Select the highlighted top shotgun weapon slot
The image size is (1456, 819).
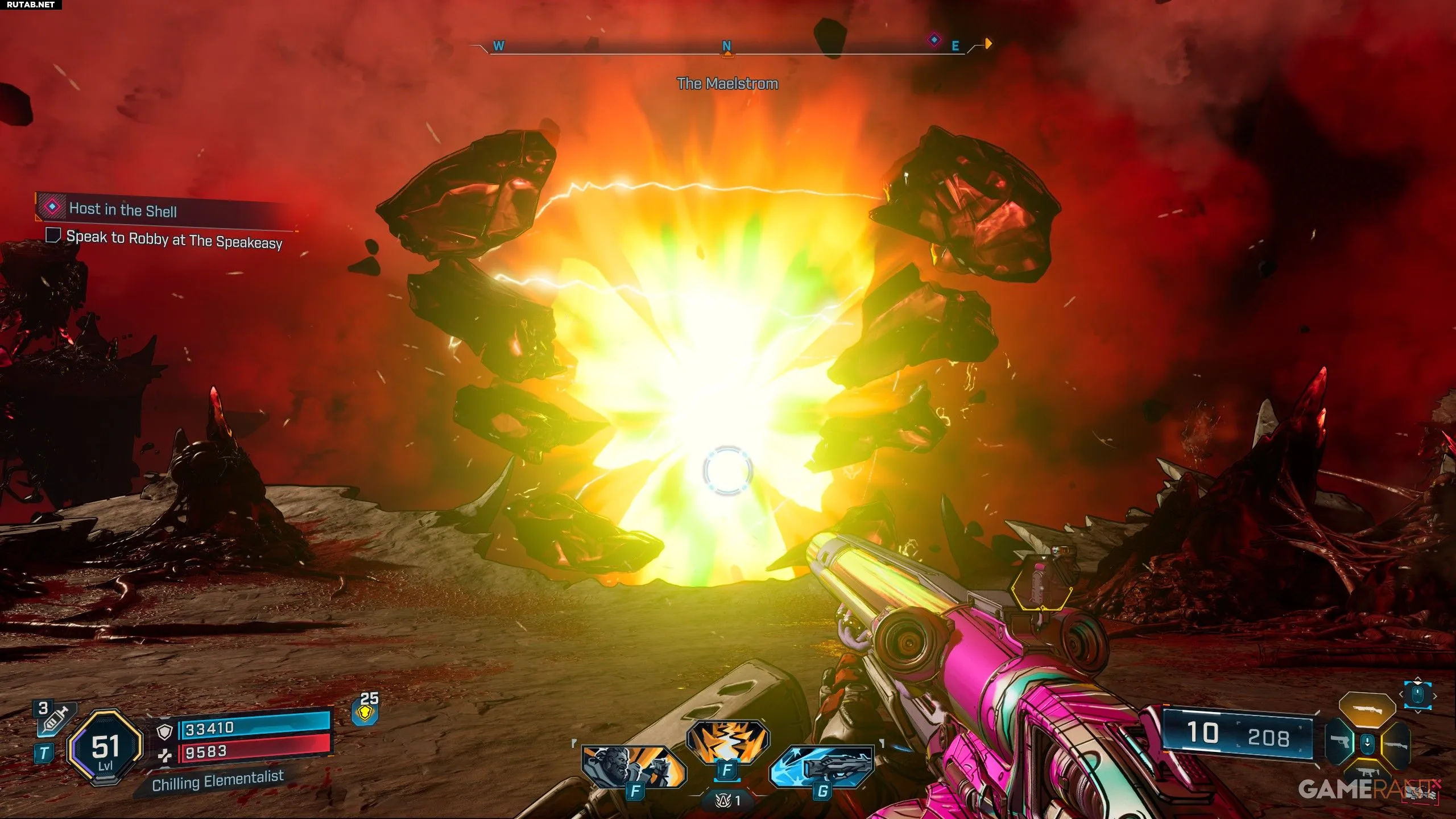click(1367, 709)
